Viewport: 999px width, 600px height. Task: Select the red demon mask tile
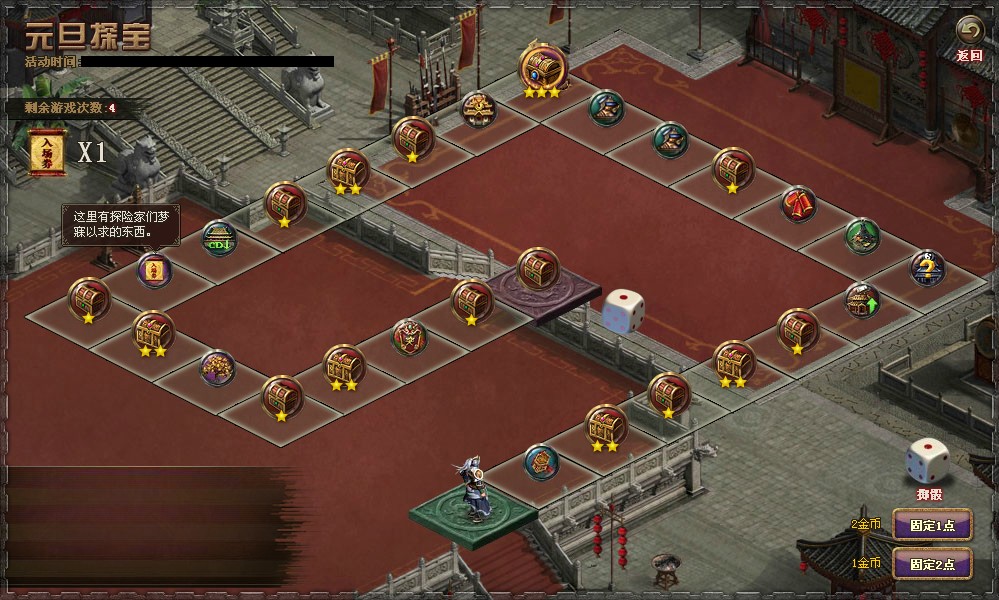pyautogui.click(x=408, y=336)
